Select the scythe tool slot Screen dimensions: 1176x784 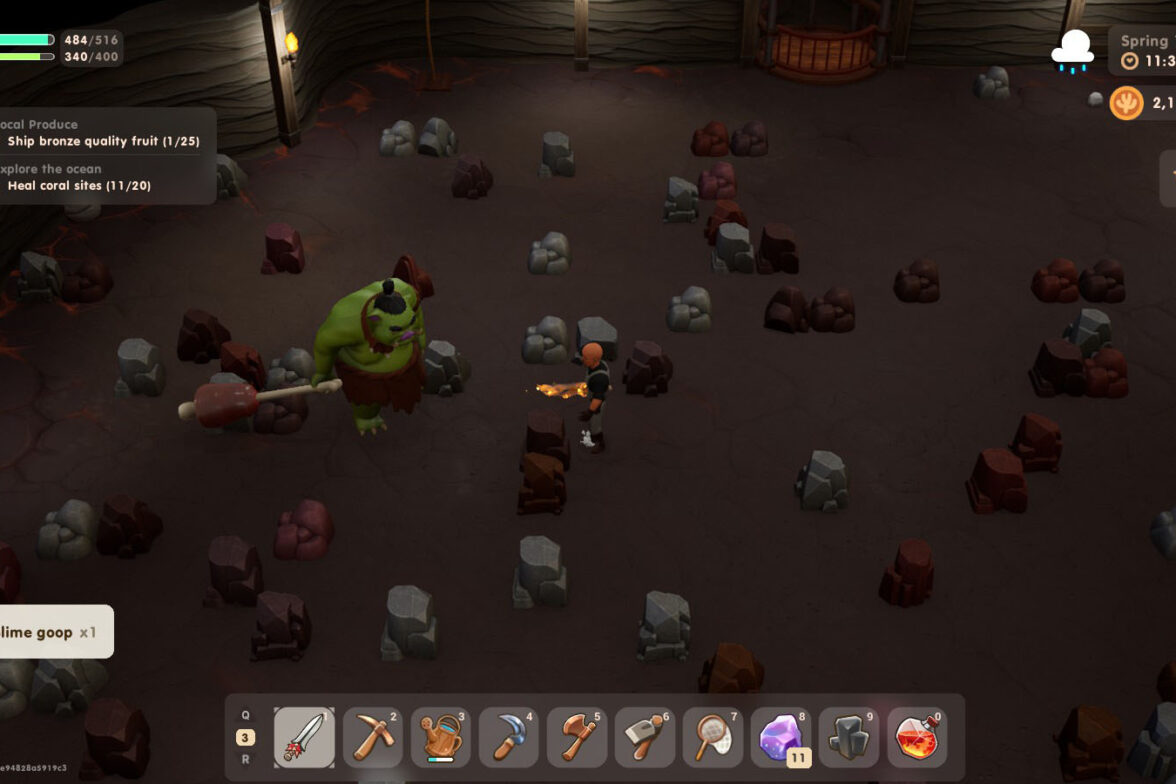pos(508,738)
